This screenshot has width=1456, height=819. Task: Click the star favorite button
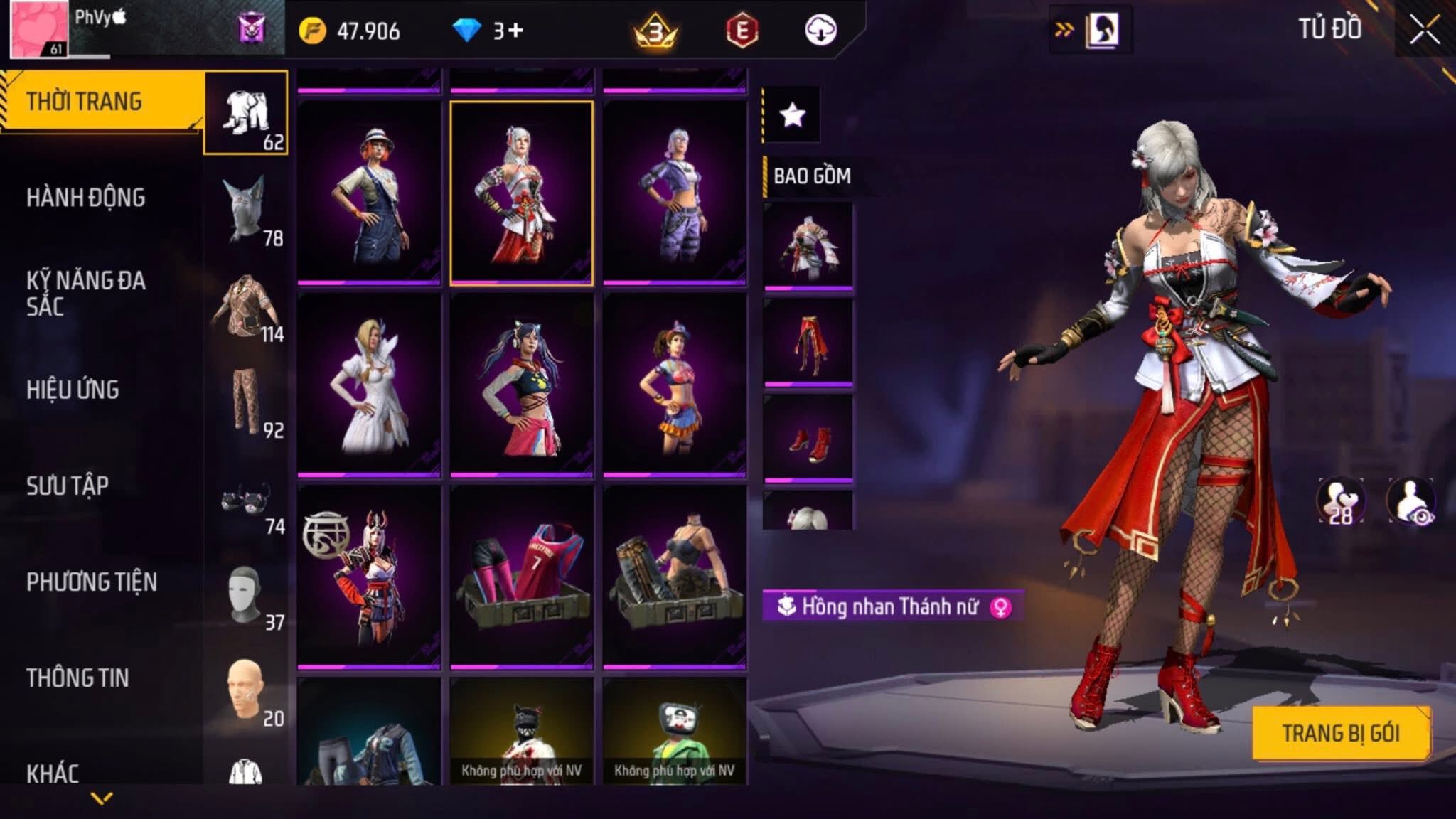792,114
